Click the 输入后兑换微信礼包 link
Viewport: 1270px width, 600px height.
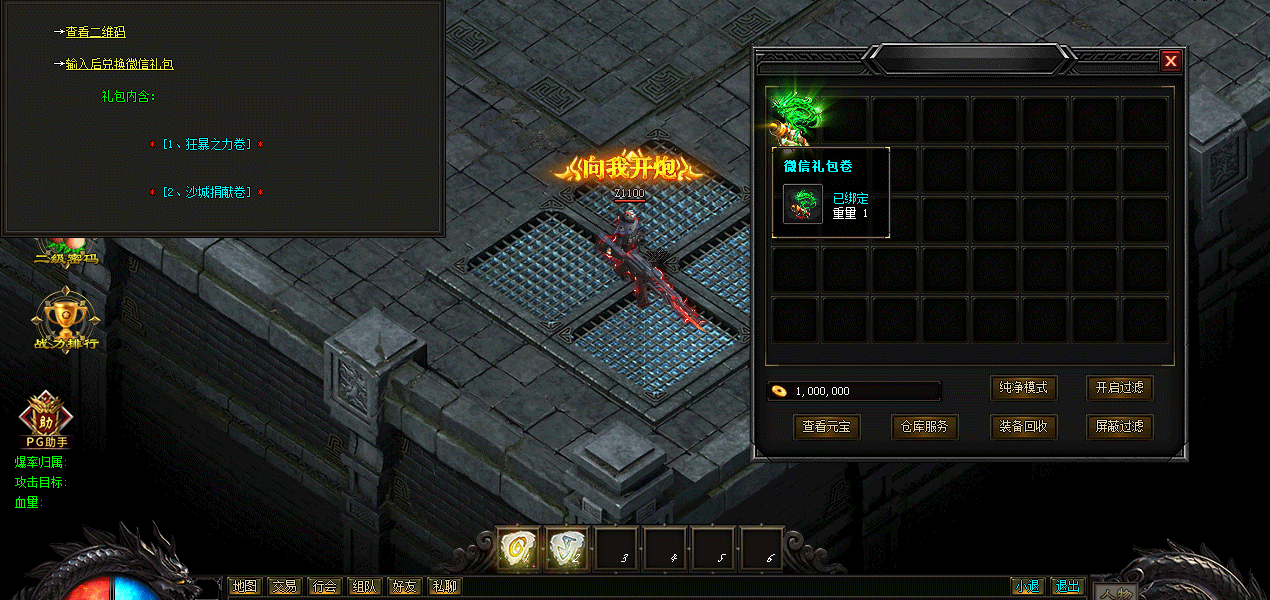pyautogui.click(x=119, y=64)
